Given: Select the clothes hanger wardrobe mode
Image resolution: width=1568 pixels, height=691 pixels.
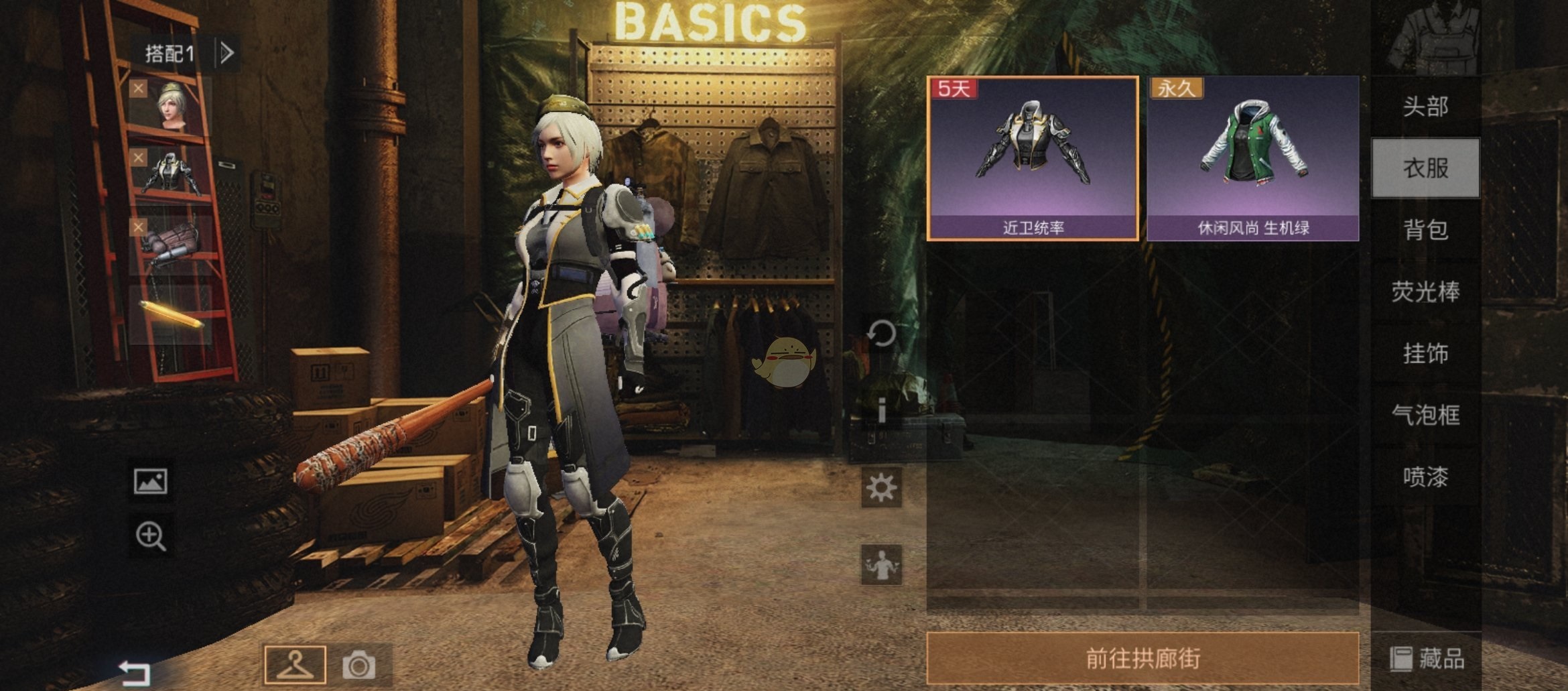Looking at the screenshot, I should click(x=296, y=664).
